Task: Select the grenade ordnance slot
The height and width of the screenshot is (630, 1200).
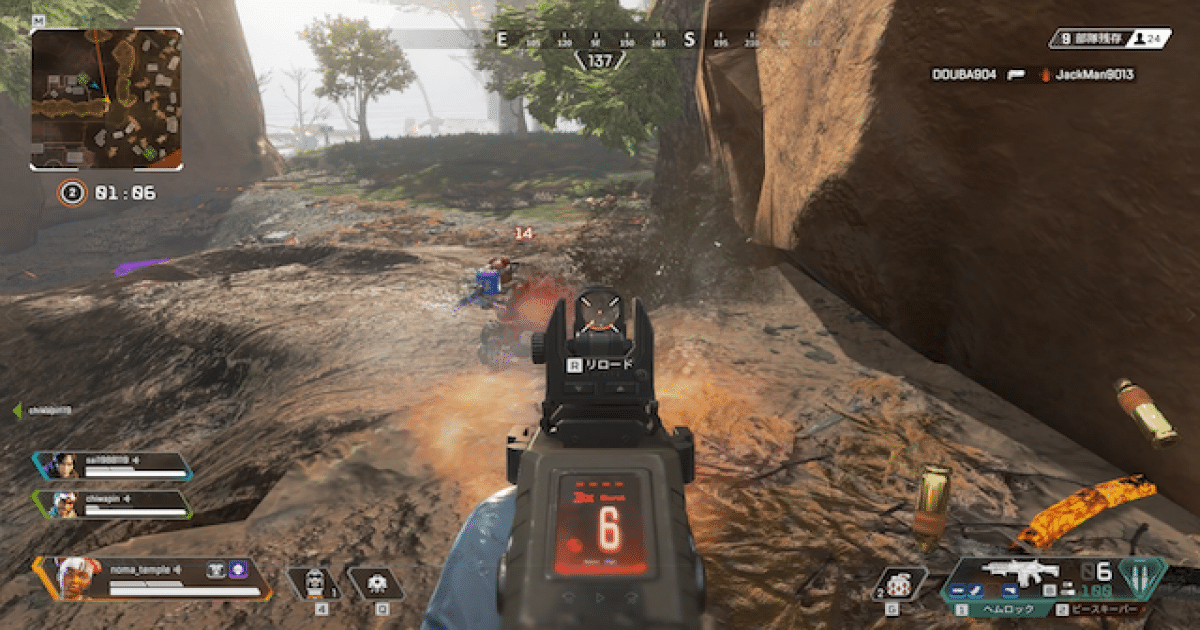Action: coord(897,583)
